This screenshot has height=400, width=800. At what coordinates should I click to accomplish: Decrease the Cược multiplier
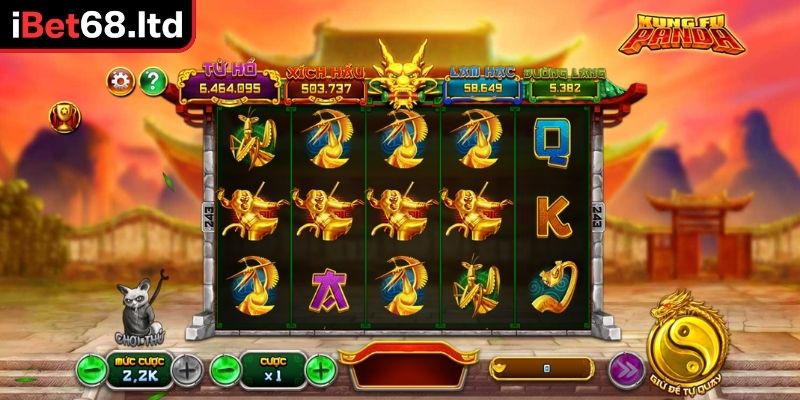coord(226,369)
